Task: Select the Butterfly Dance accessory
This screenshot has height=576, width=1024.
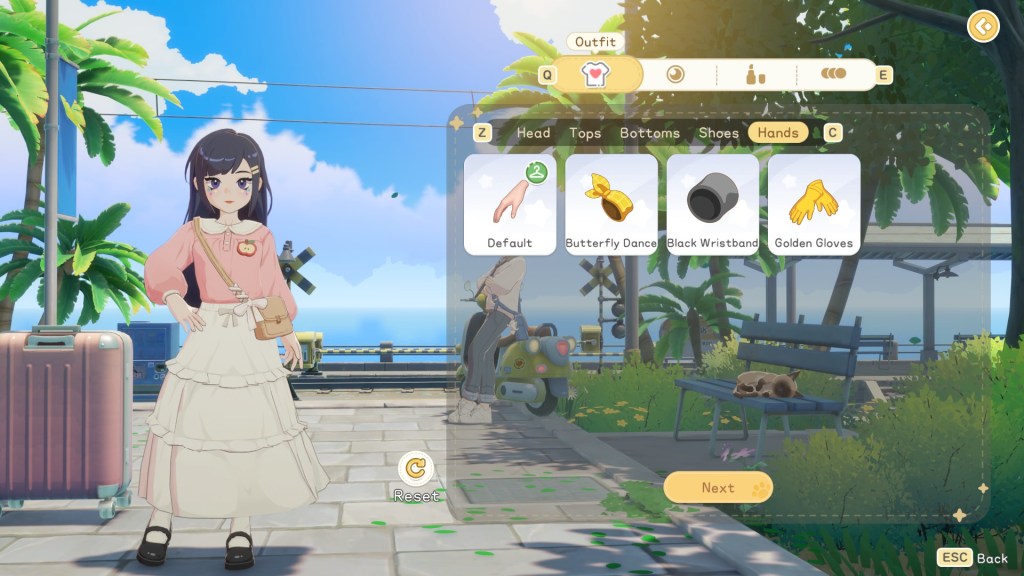Action: coord(611,204)
